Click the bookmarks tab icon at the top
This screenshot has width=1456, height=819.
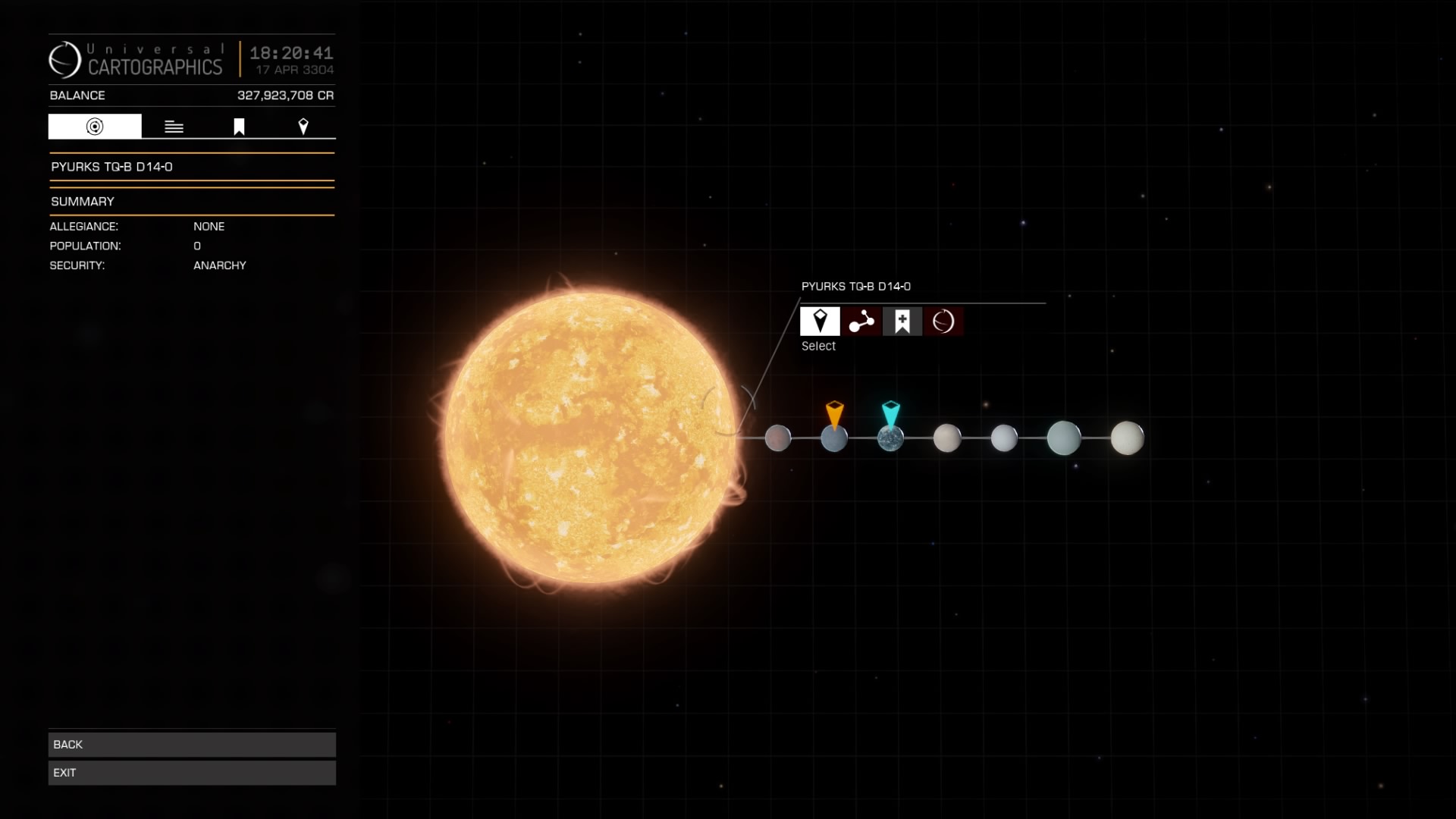(239, 126)
